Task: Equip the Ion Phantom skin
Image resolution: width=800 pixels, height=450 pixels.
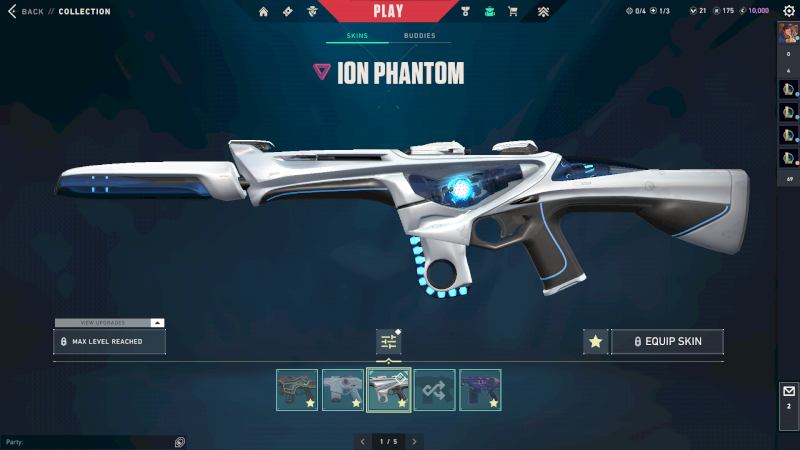Action: tap(667, 342)
